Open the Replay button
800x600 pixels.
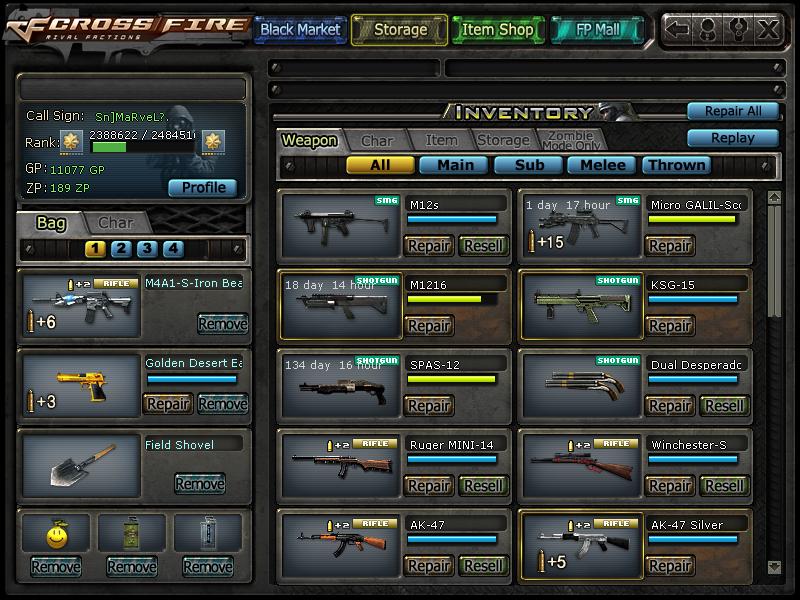pyautogui.click(x=732, y=138)
